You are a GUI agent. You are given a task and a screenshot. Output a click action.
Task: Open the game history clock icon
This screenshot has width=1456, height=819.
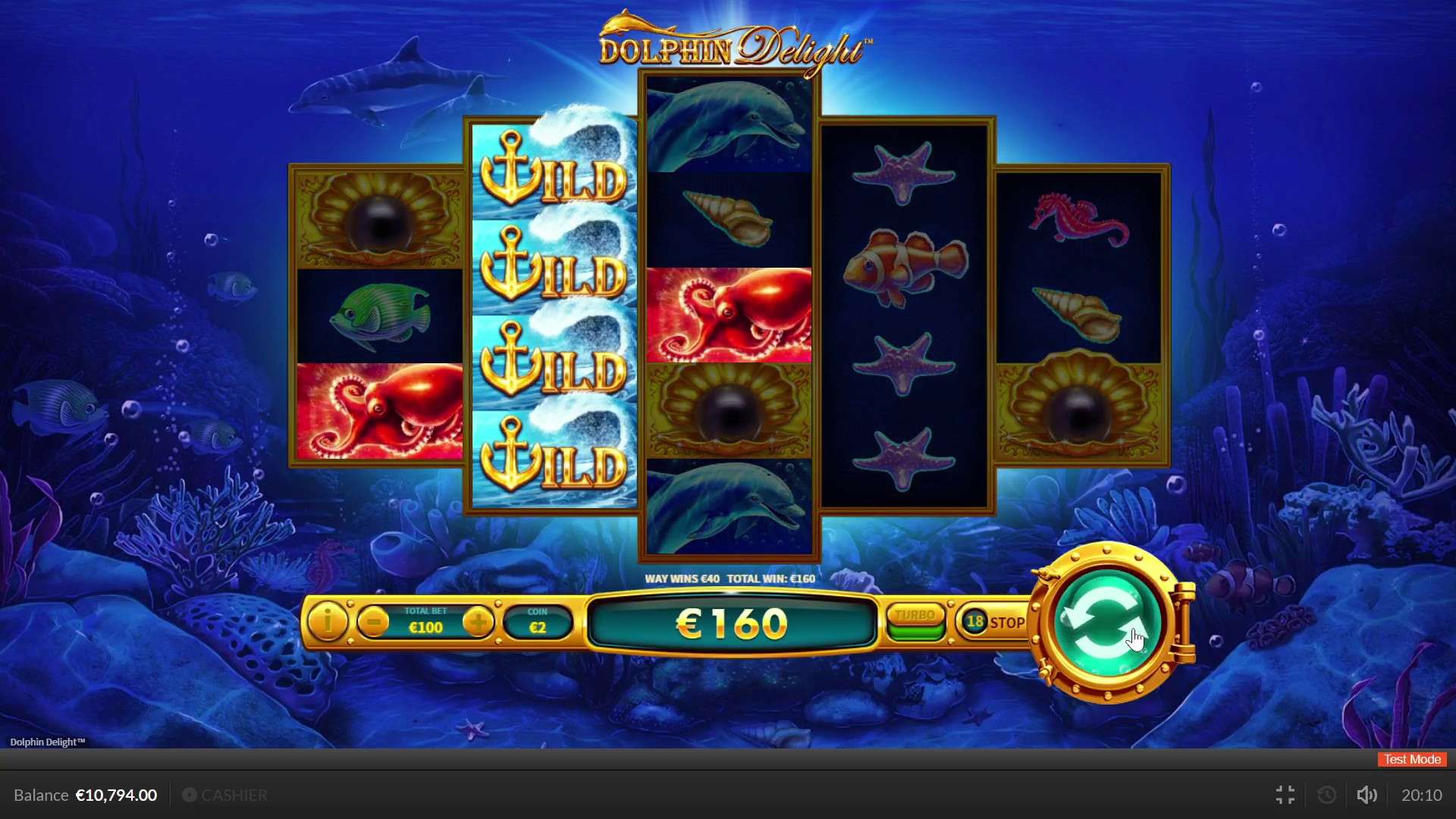click(1327, 795)
